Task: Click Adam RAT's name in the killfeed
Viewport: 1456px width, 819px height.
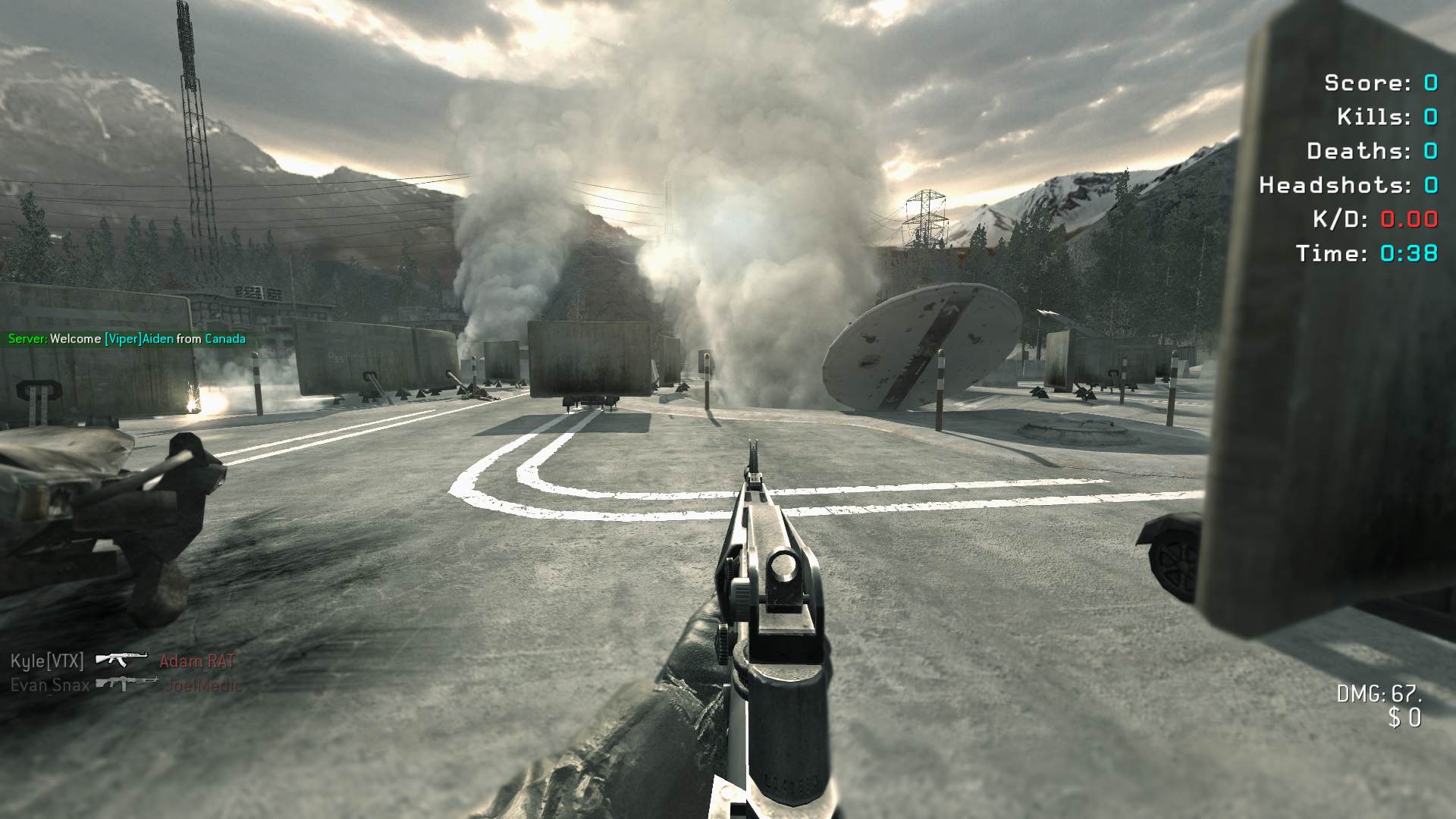Action: pos(197,661)
